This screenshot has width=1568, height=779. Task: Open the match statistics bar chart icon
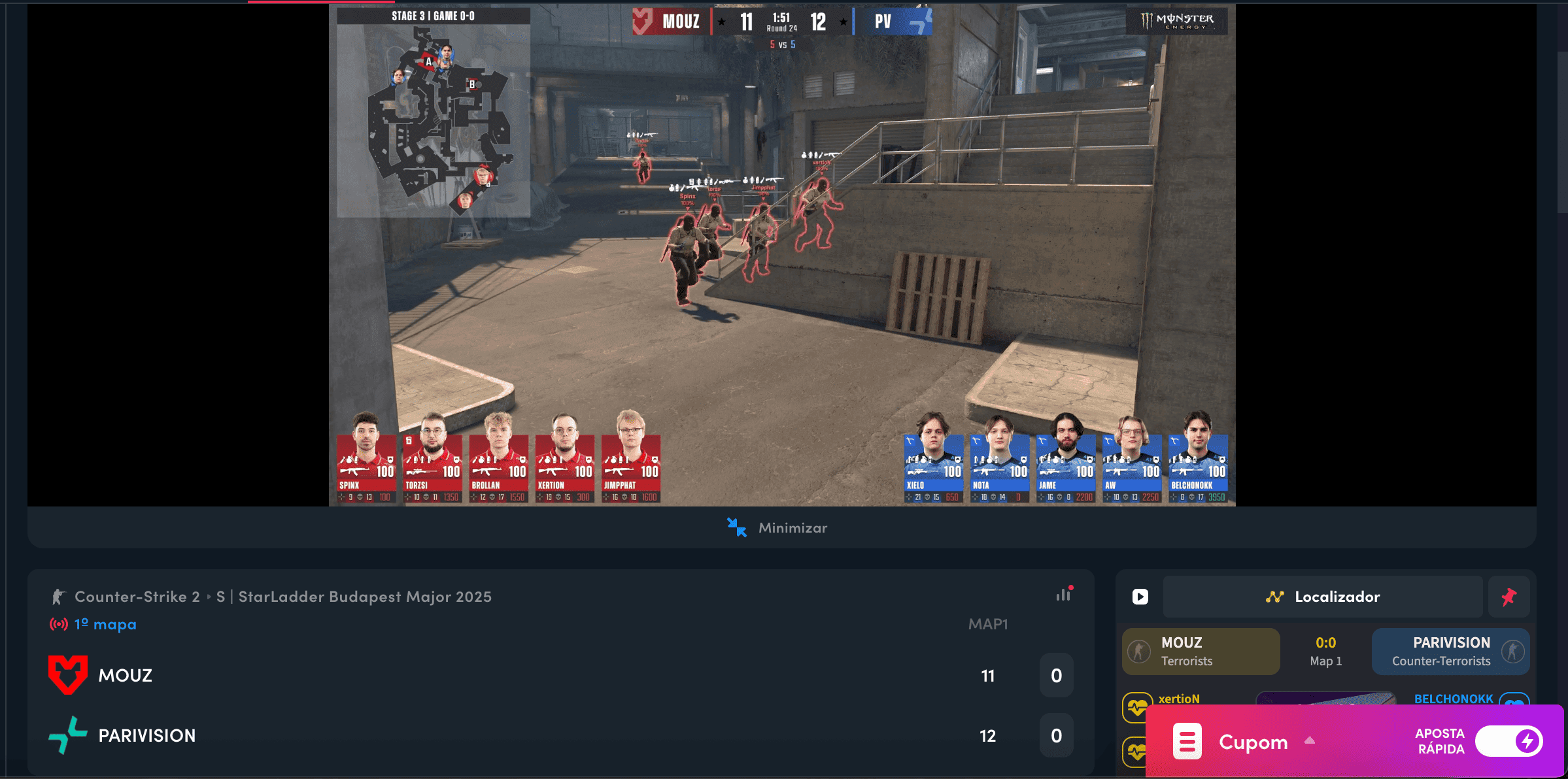1065,595
